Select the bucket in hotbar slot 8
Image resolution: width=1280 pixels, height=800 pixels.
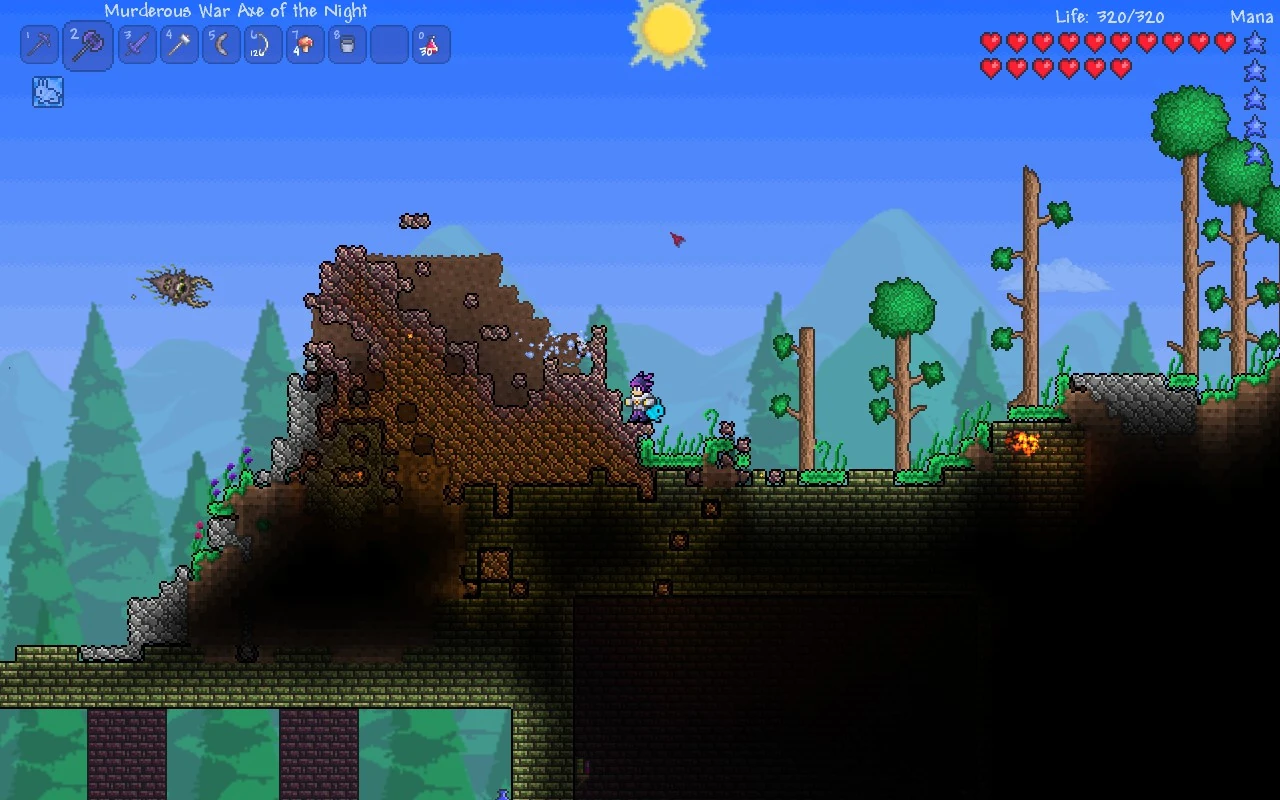coord(346,44)
